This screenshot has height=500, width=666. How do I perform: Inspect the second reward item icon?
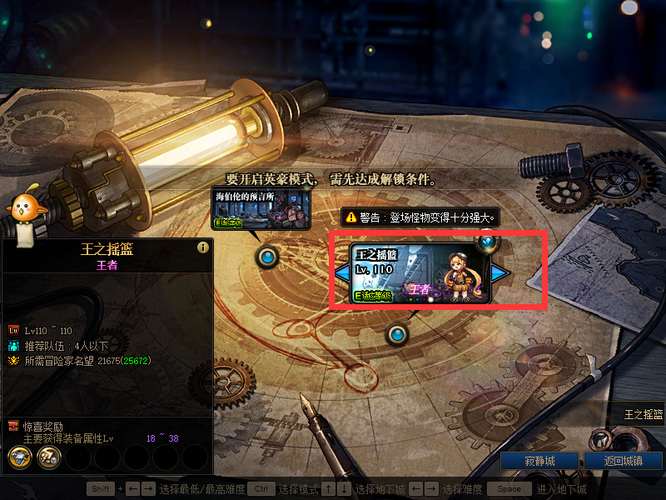48,456
